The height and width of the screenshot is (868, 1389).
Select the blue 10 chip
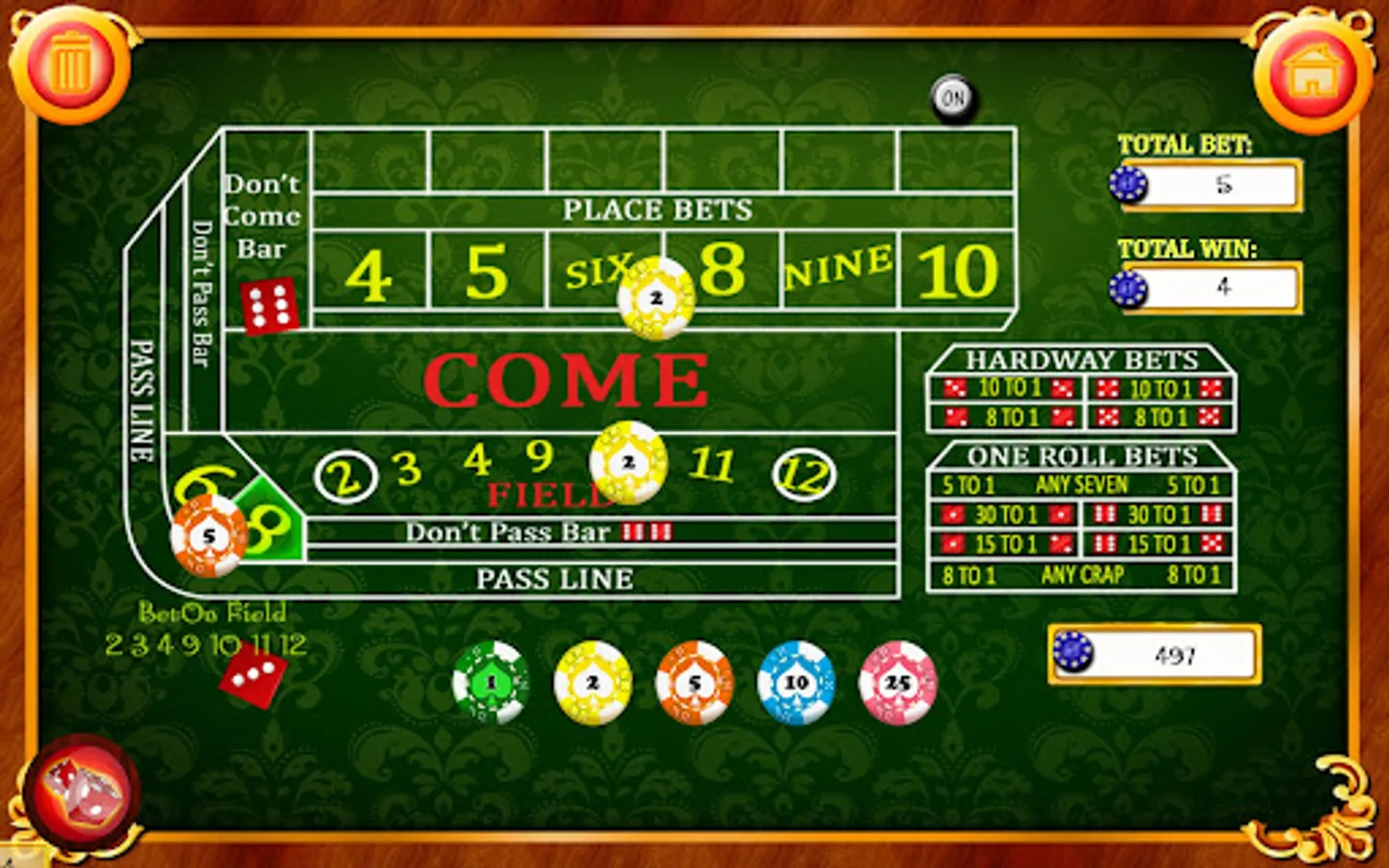[x=797, y=681]
